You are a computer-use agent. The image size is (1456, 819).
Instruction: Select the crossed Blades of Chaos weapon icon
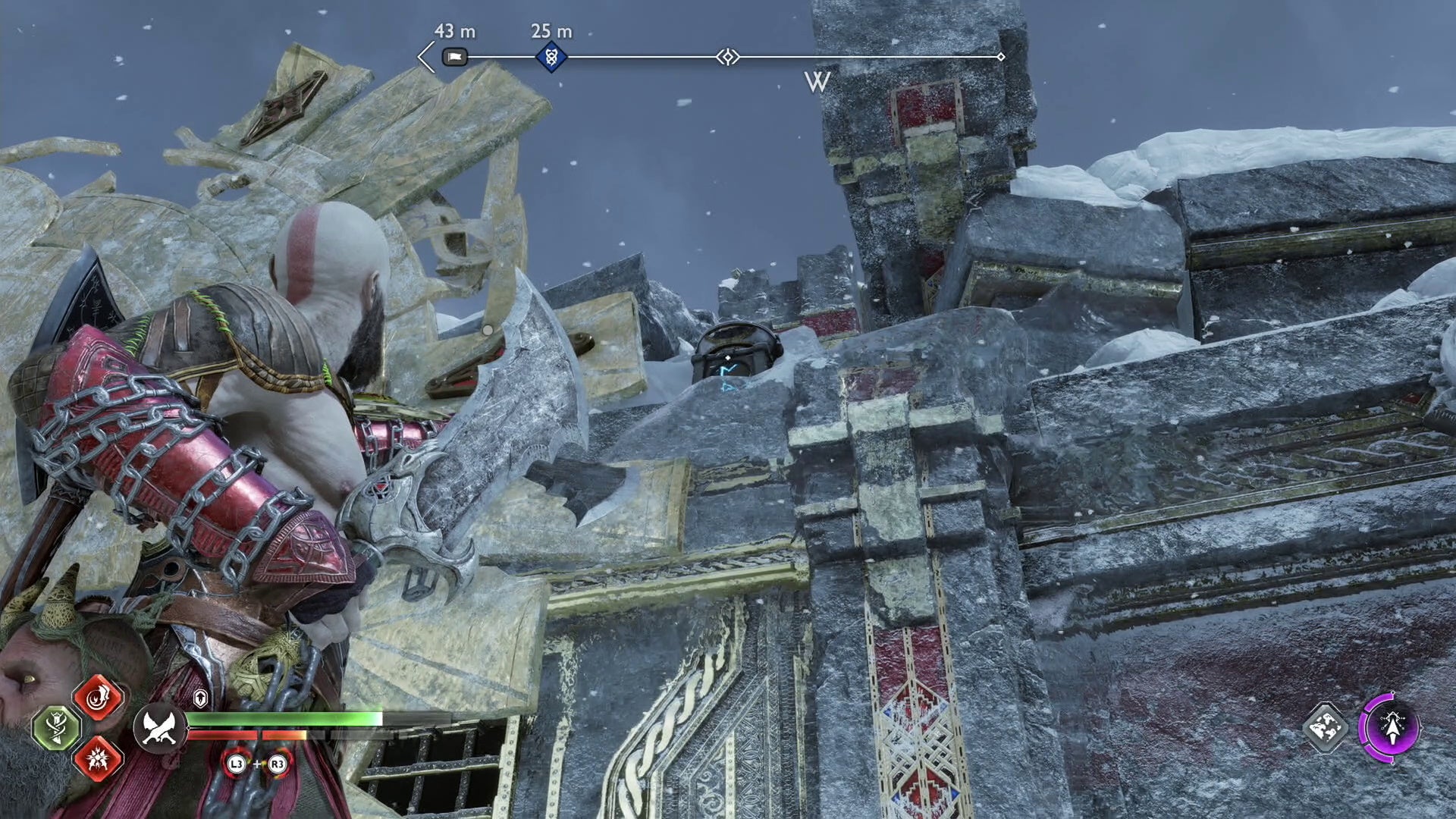[x=160, y=728]
